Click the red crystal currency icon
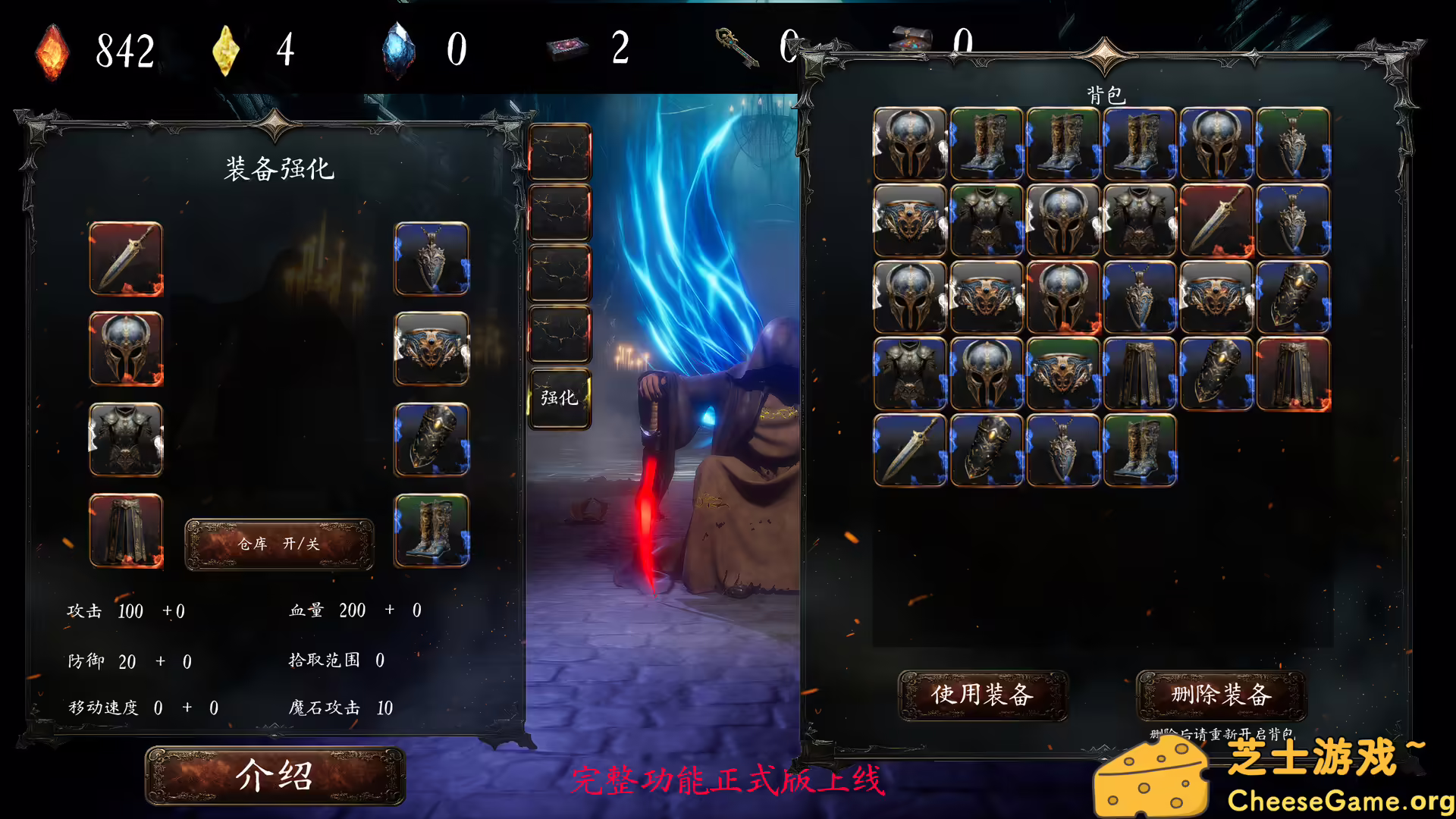 click(52, 50)
